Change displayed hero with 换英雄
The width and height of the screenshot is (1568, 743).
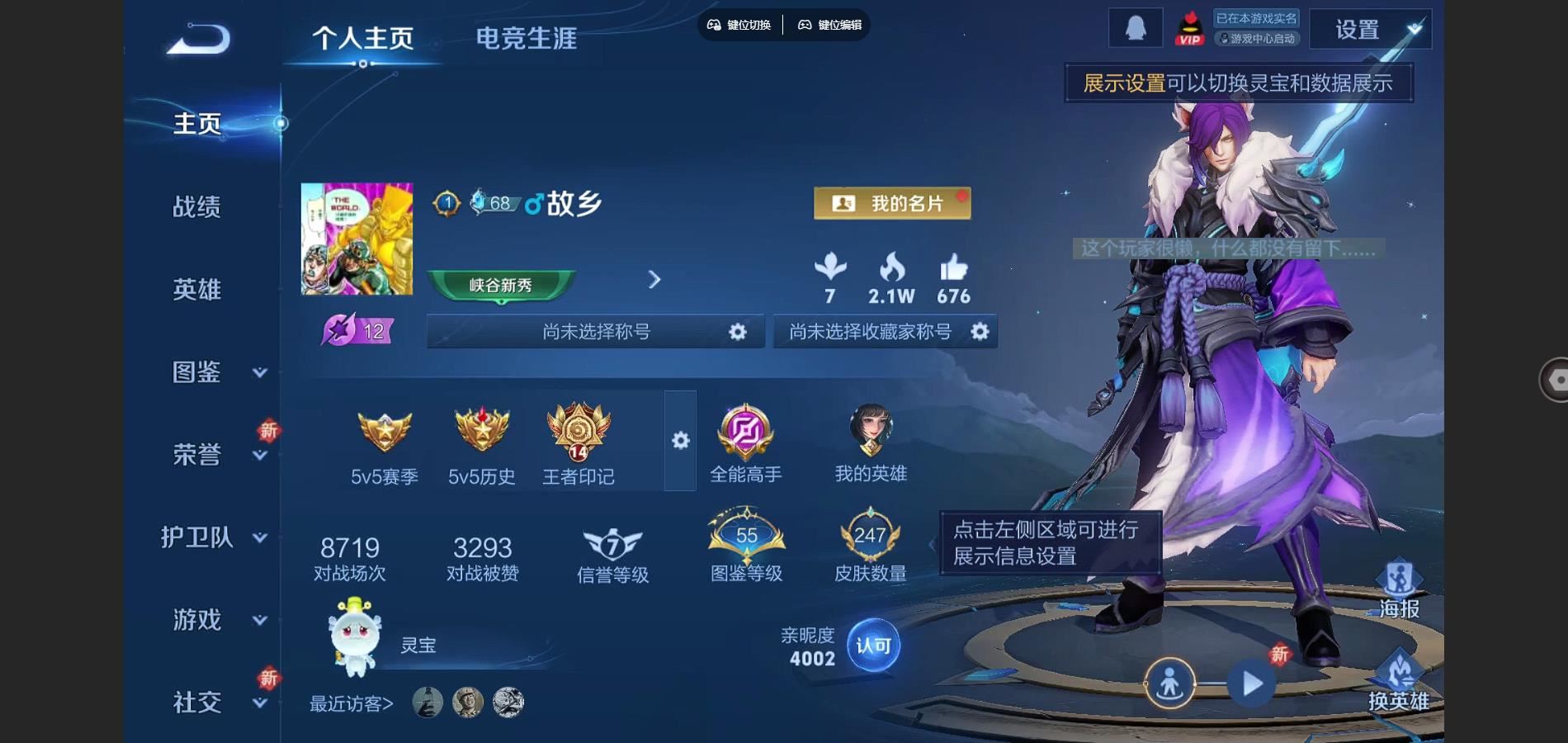(1399, 682)
